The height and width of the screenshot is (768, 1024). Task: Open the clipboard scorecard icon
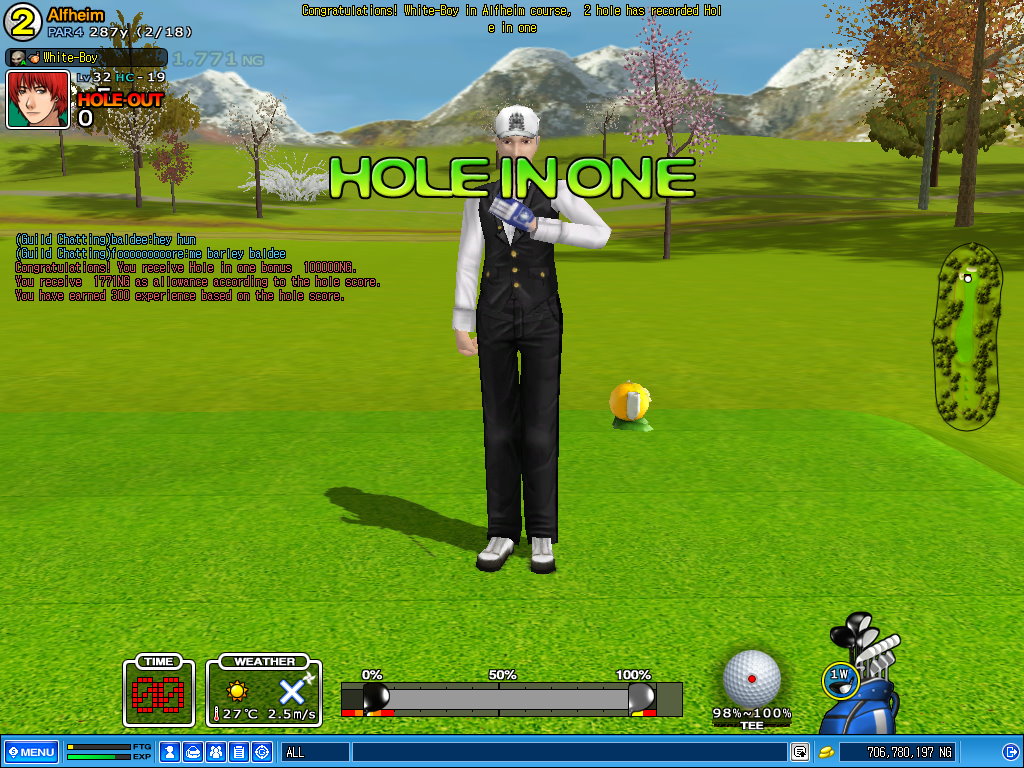click(239, 752)
